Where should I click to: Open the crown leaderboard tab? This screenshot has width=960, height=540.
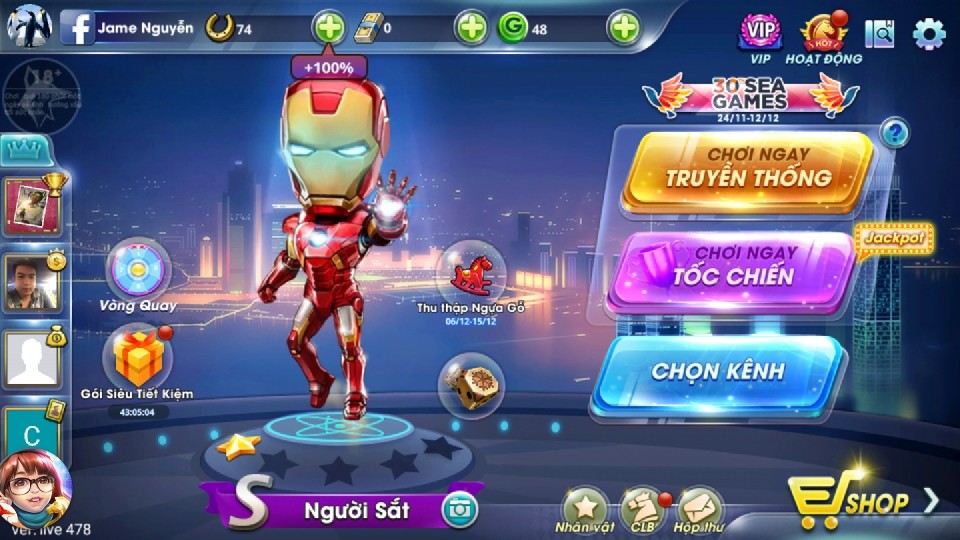click(x=20, y=151)
